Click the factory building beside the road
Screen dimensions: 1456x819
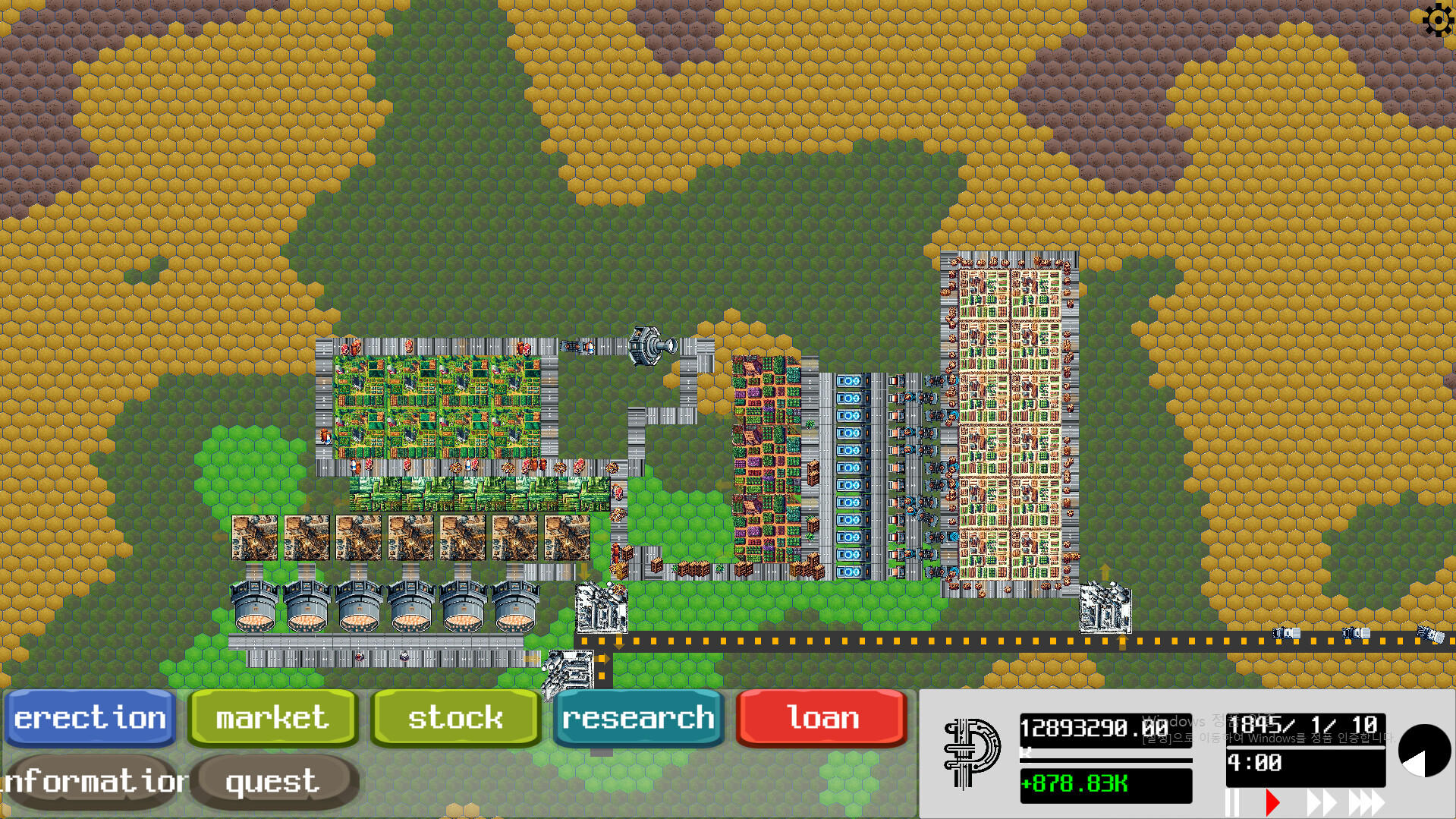(603, 607)
